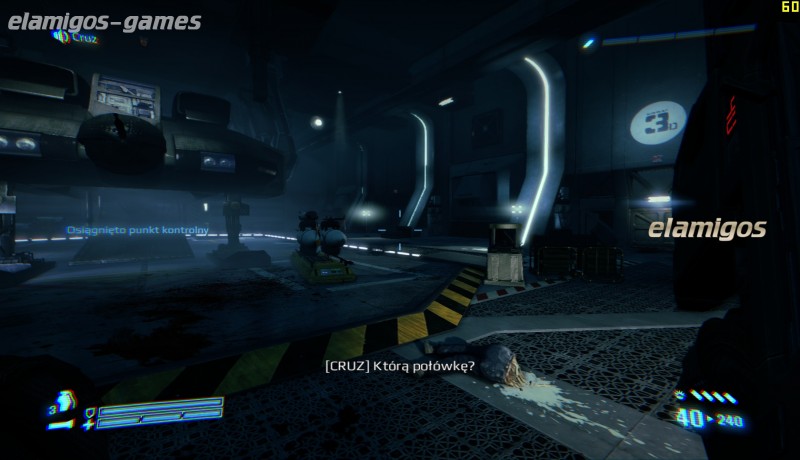Click the Cruz speaker voice indicator
This screenshot has height=460, width=800.
point(61,37)
